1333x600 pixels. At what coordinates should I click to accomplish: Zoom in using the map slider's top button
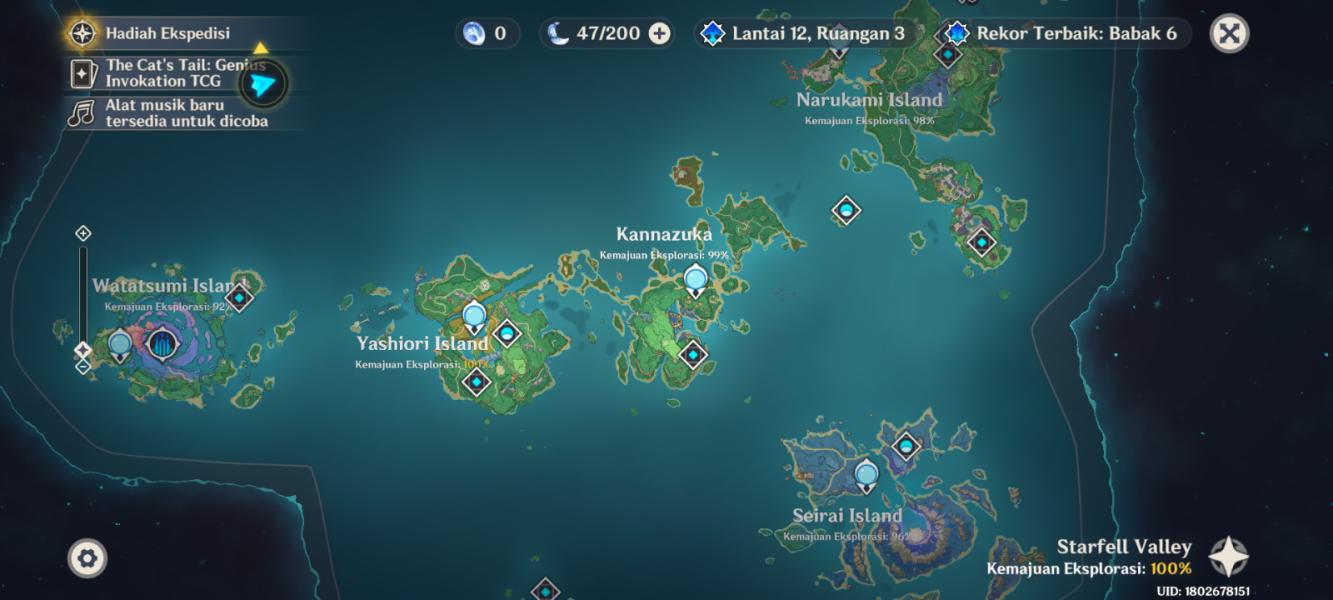pyautogui.click(x=83, y=233)
